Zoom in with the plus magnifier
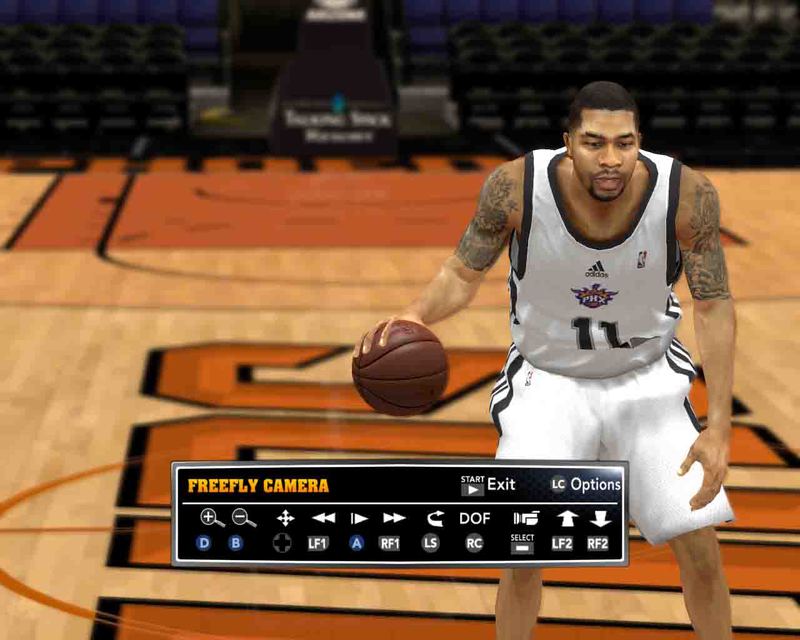Viewport: 800px width, 640px height. [x=211, y=518]
